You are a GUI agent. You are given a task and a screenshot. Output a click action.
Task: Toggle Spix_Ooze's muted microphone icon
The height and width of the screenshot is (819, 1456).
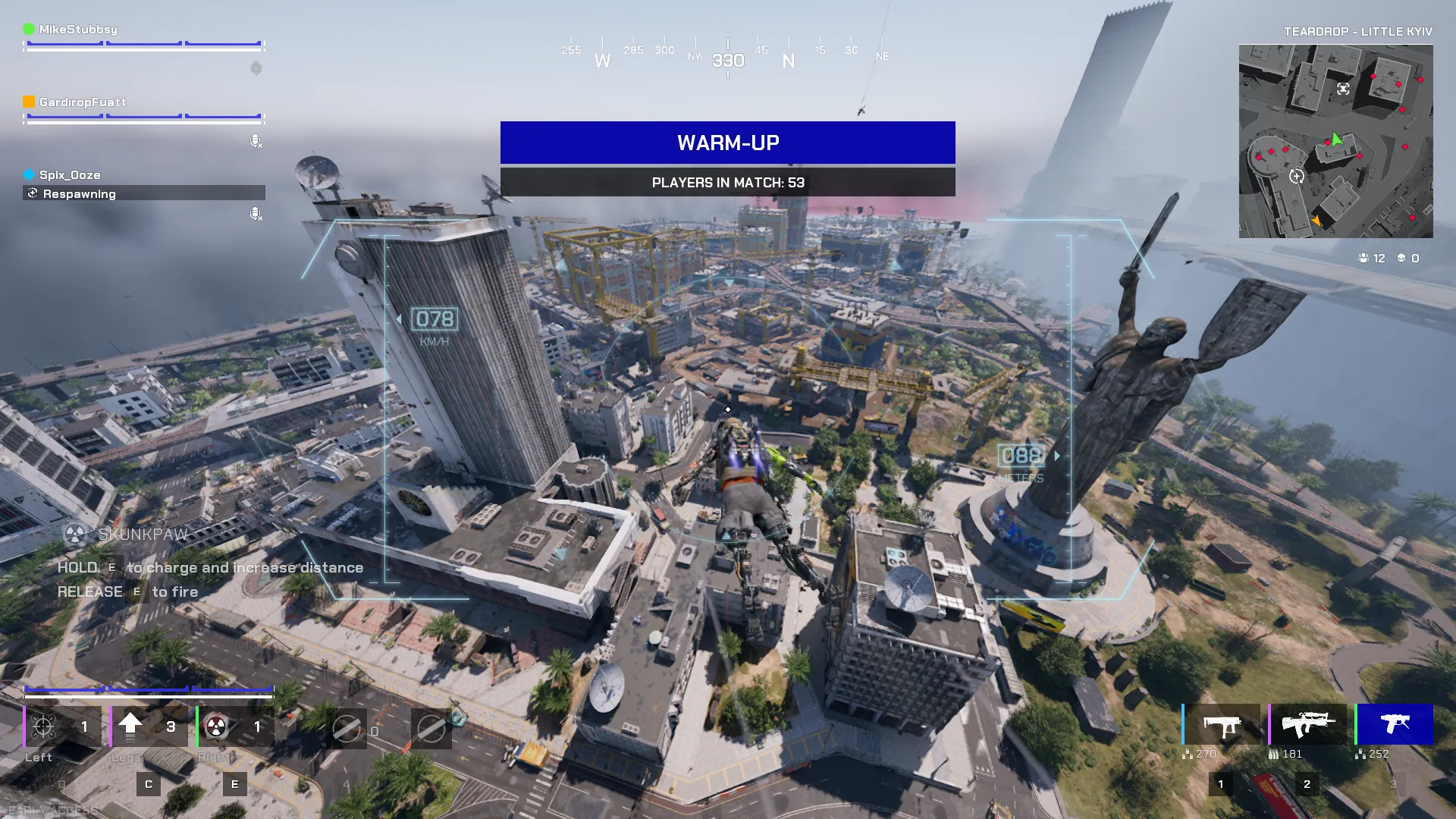point(256,214)
